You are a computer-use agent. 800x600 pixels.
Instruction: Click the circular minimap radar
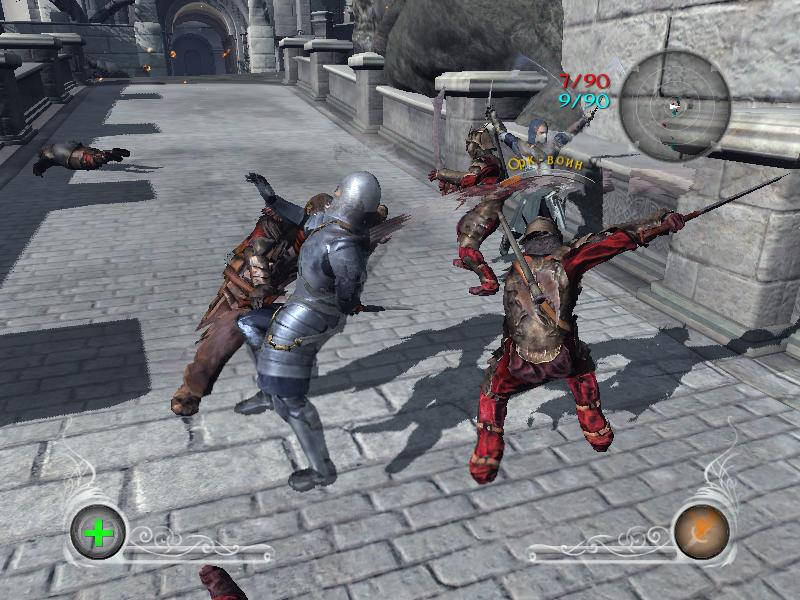pyautogui.click(x=673, y=106)
